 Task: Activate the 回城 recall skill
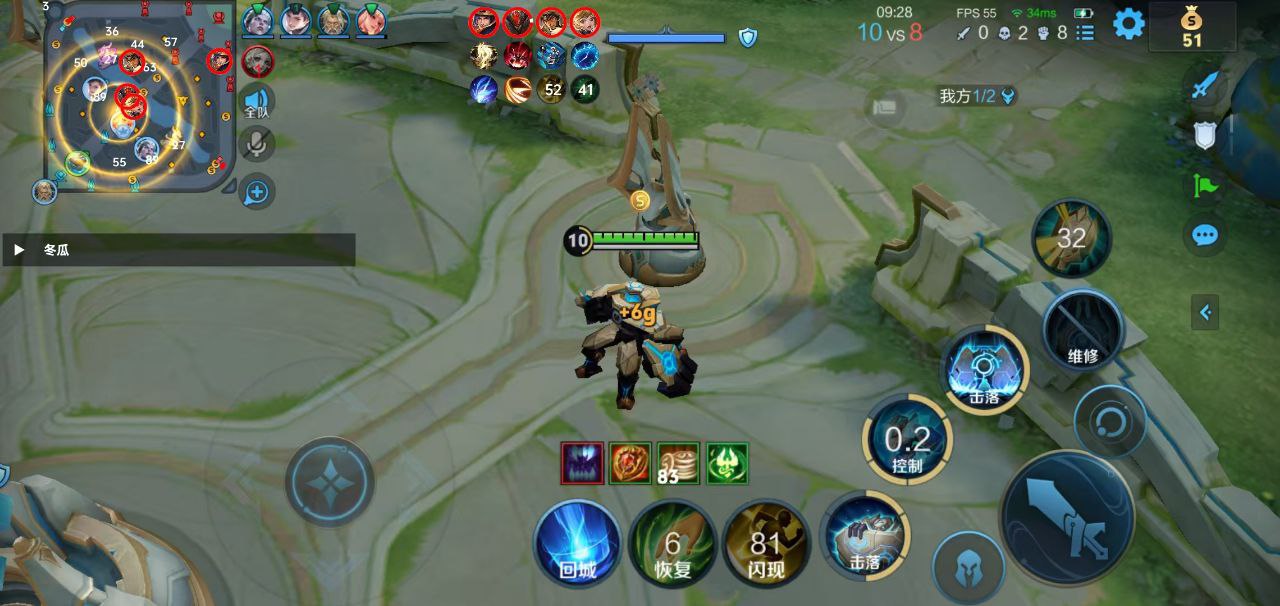577,544
